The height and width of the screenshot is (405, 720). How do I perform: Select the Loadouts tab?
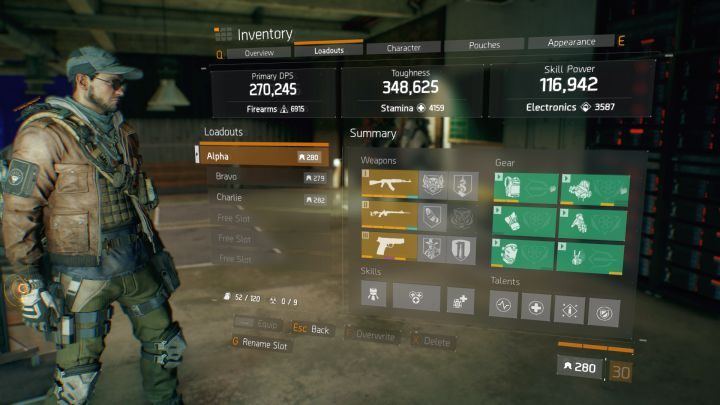pos(329,49)
